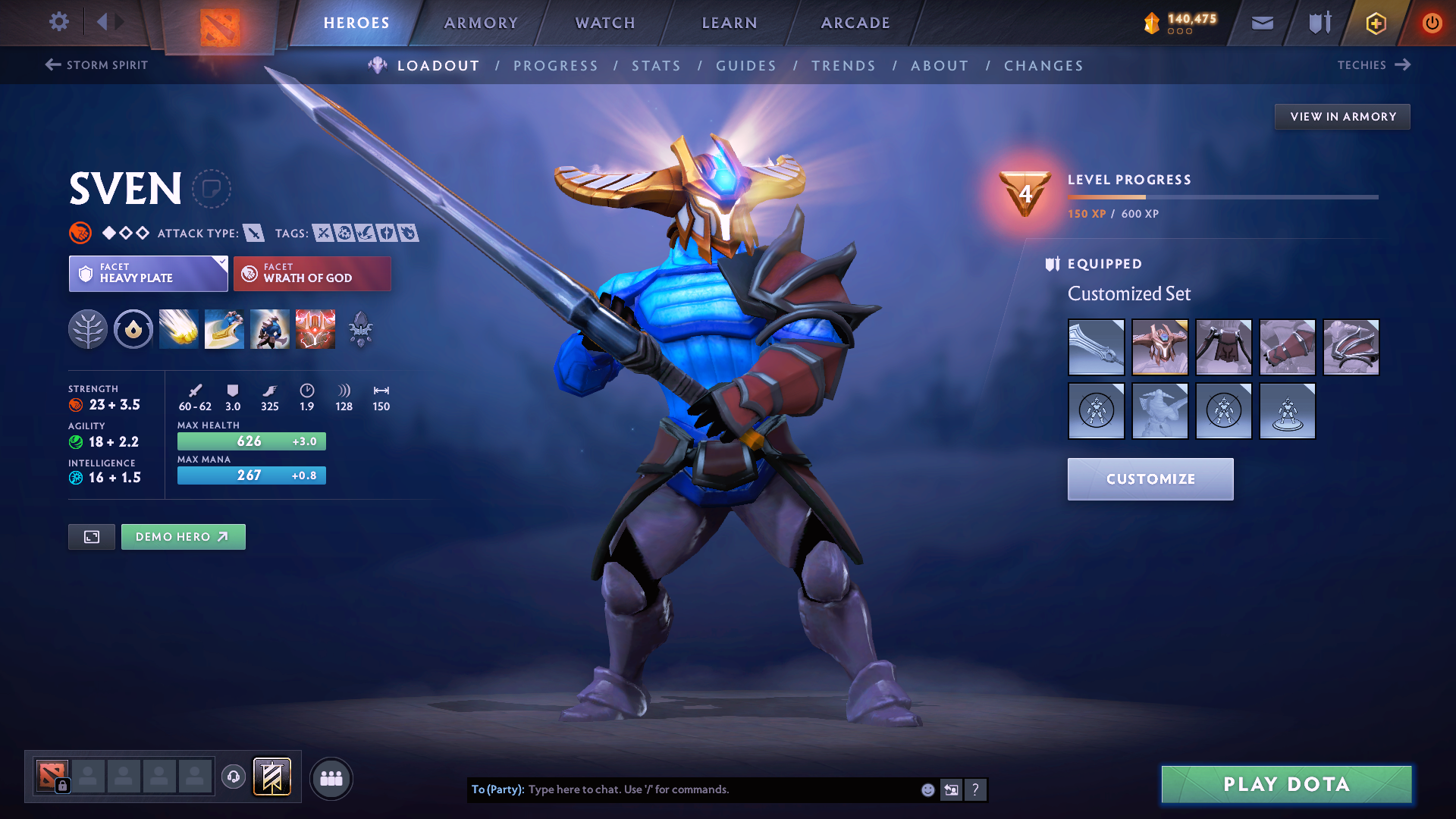Select the God's Strength ultimate icon
This screenshot has height=819, width=1456.
click(x=315, y=329)
